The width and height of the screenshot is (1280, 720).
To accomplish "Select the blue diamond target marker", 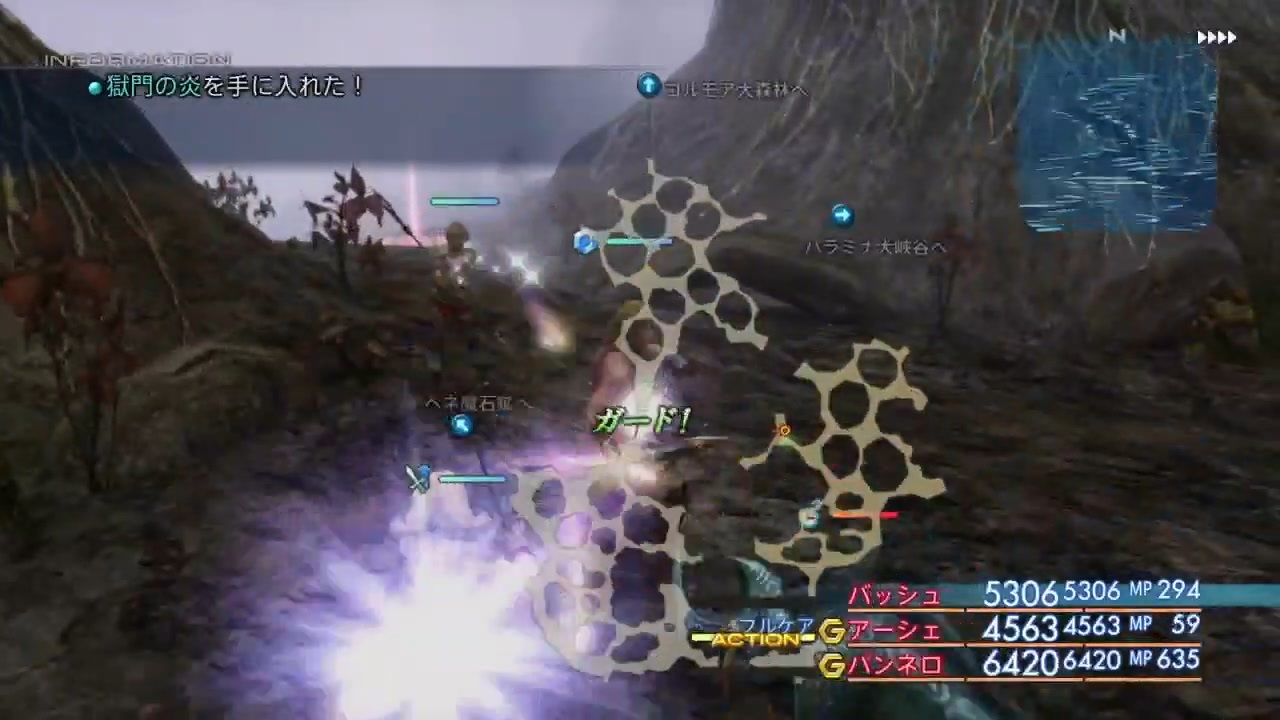I will 585,243.
